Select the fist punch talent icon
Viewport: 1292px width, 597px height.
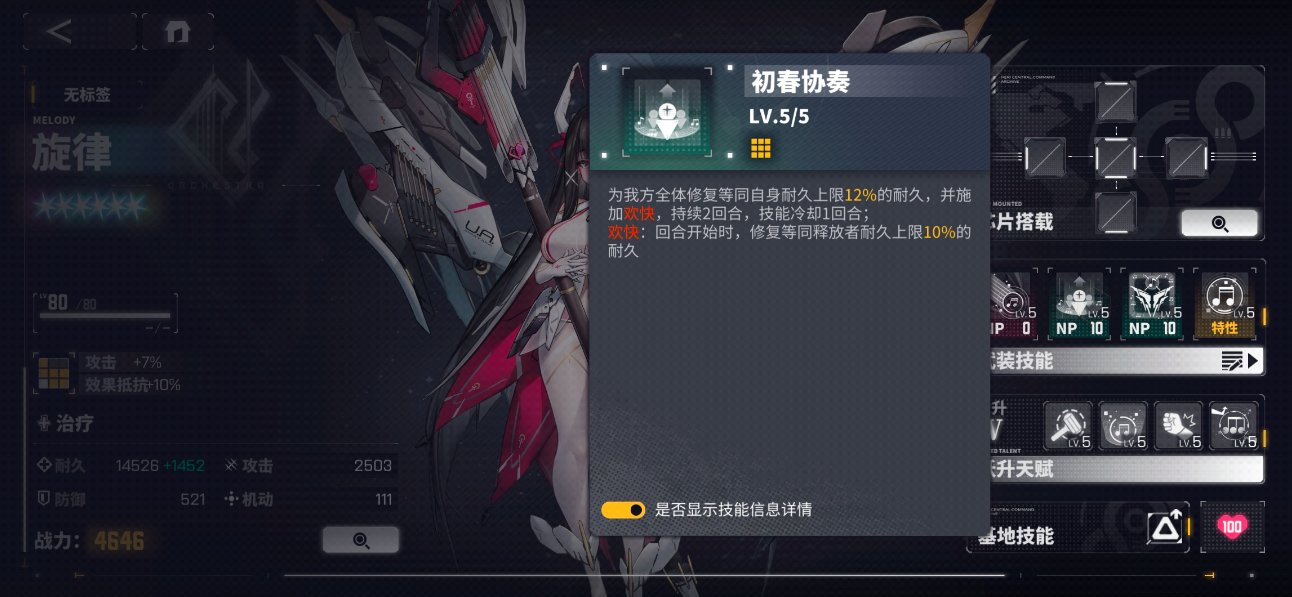click(x=1178, y=427)
